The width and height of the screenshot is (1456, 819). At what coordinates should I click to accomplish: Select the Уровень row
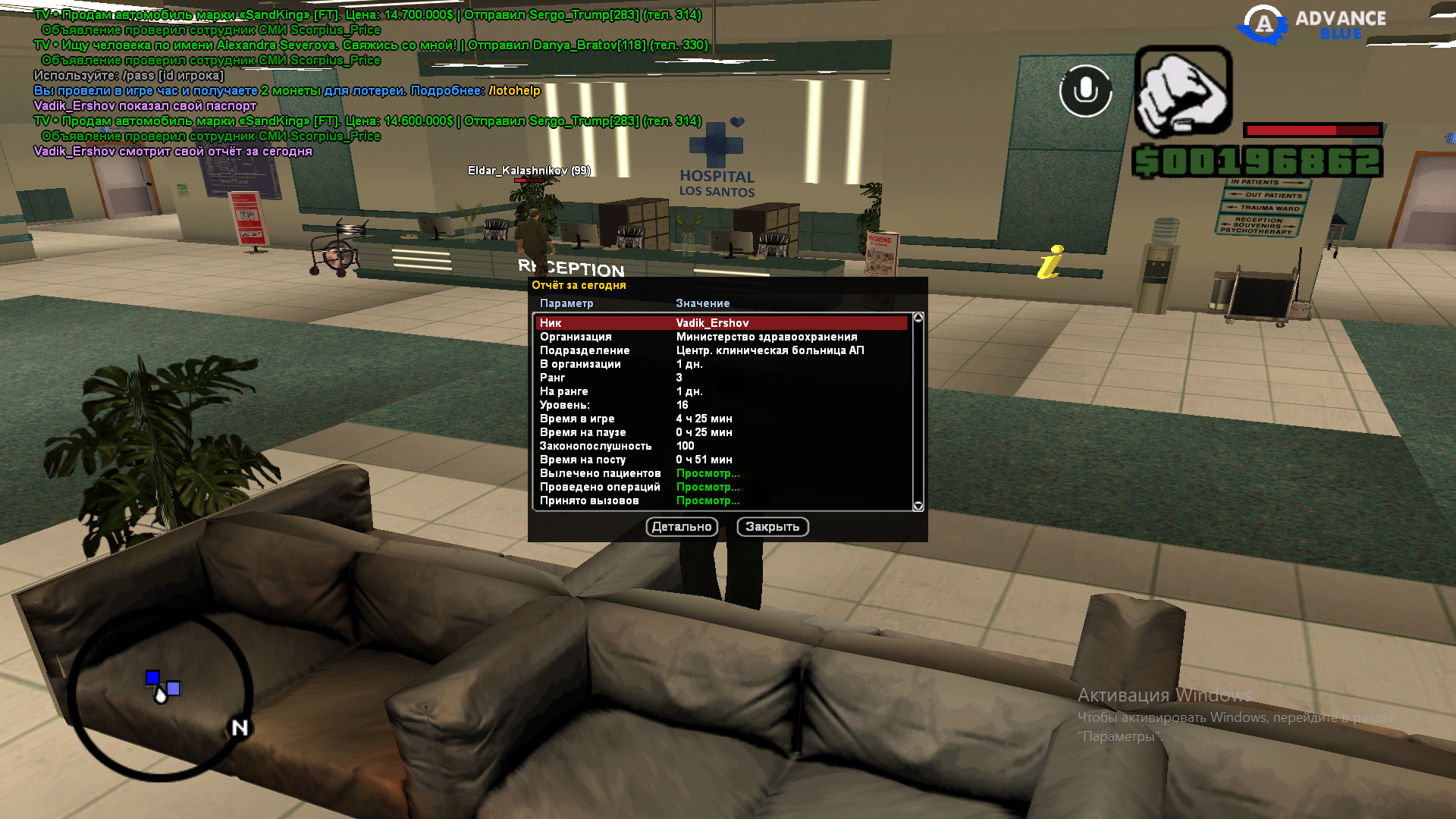(x=720, y=405)
